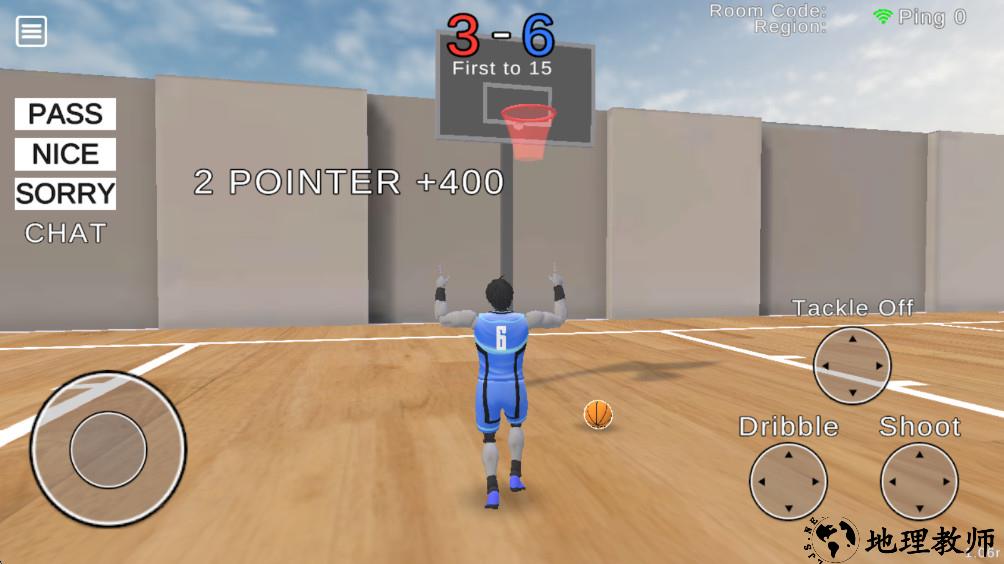Send the PASS quick chat message
Viewport: 1004px width, 564px height.
(x=65, y=114)
